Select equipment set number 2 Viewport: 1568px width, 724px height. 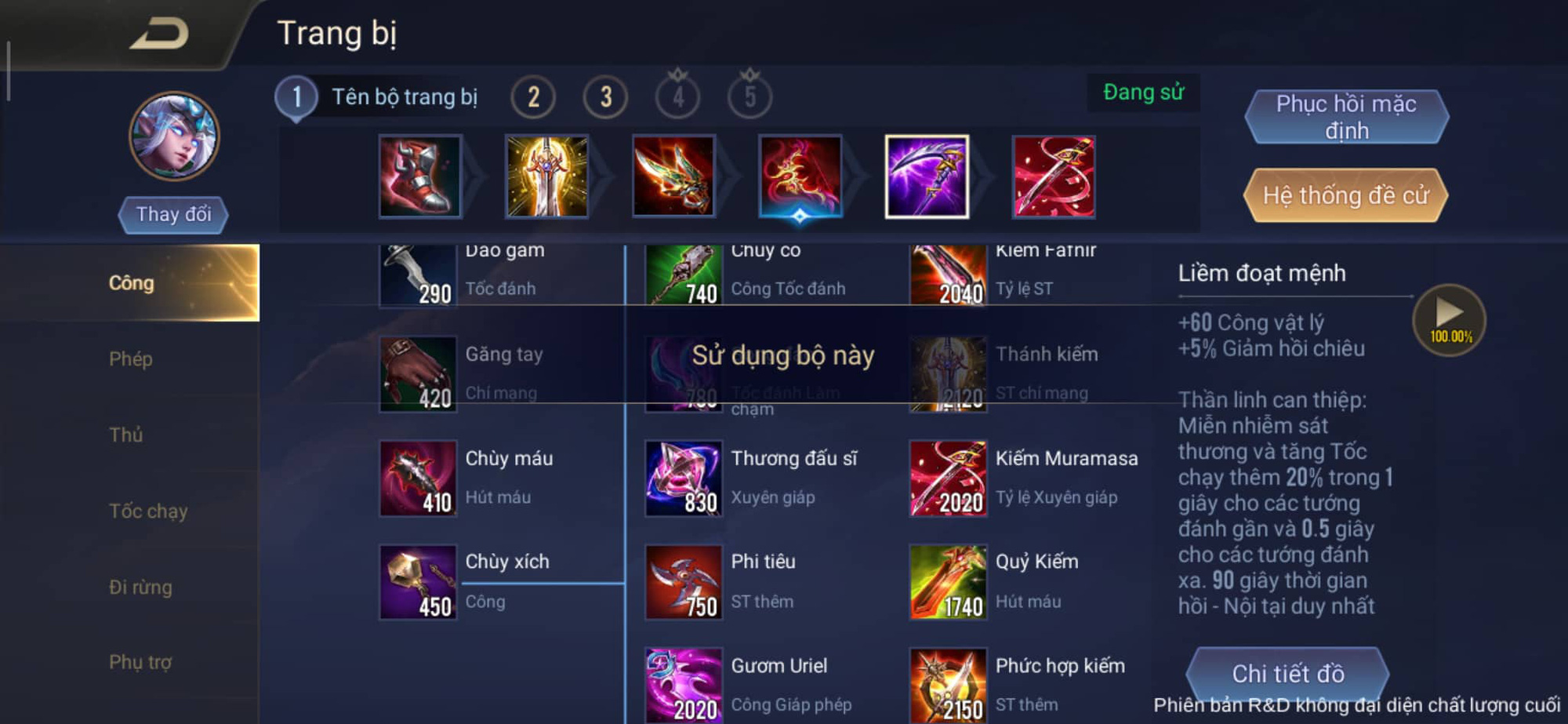533,97
